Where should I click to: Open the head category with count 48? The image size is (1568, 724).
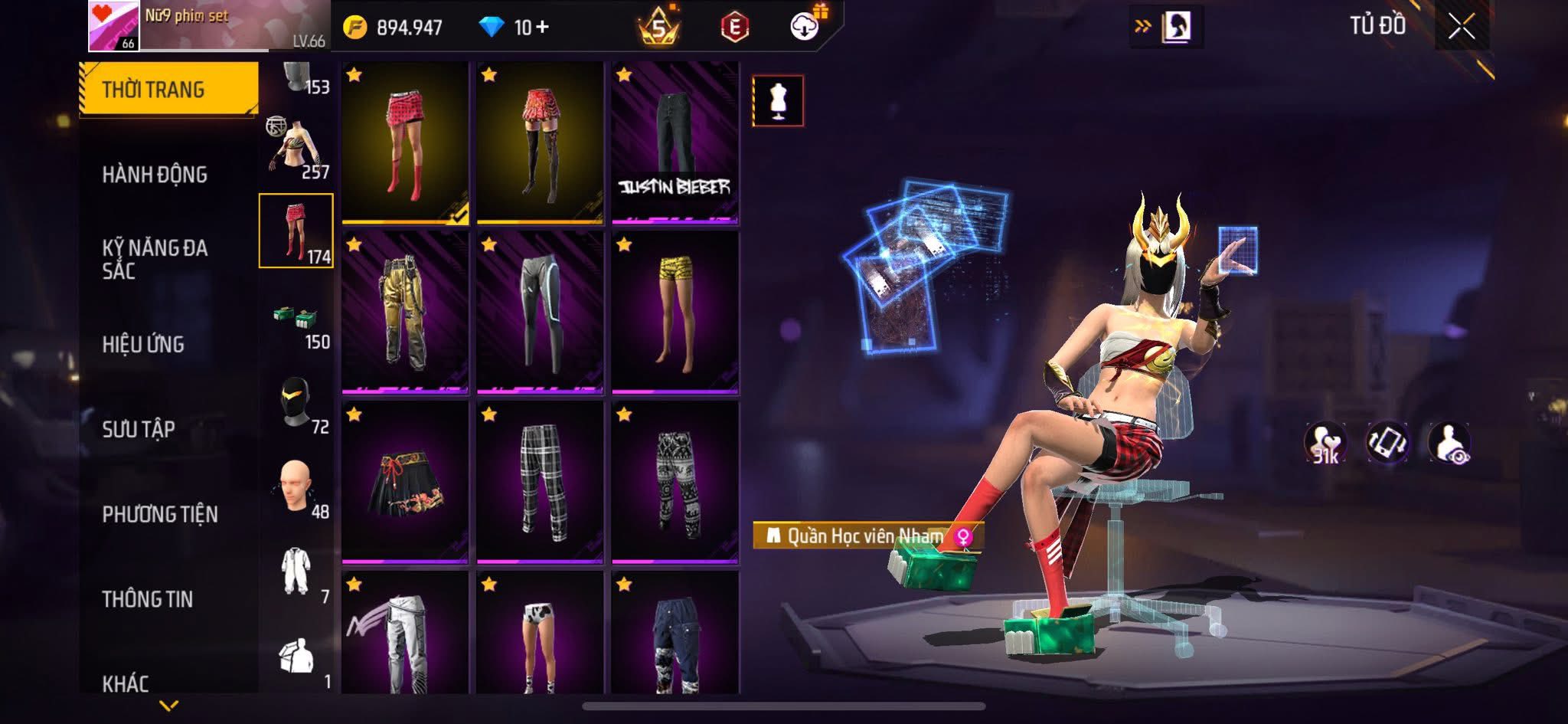(297, 489)
